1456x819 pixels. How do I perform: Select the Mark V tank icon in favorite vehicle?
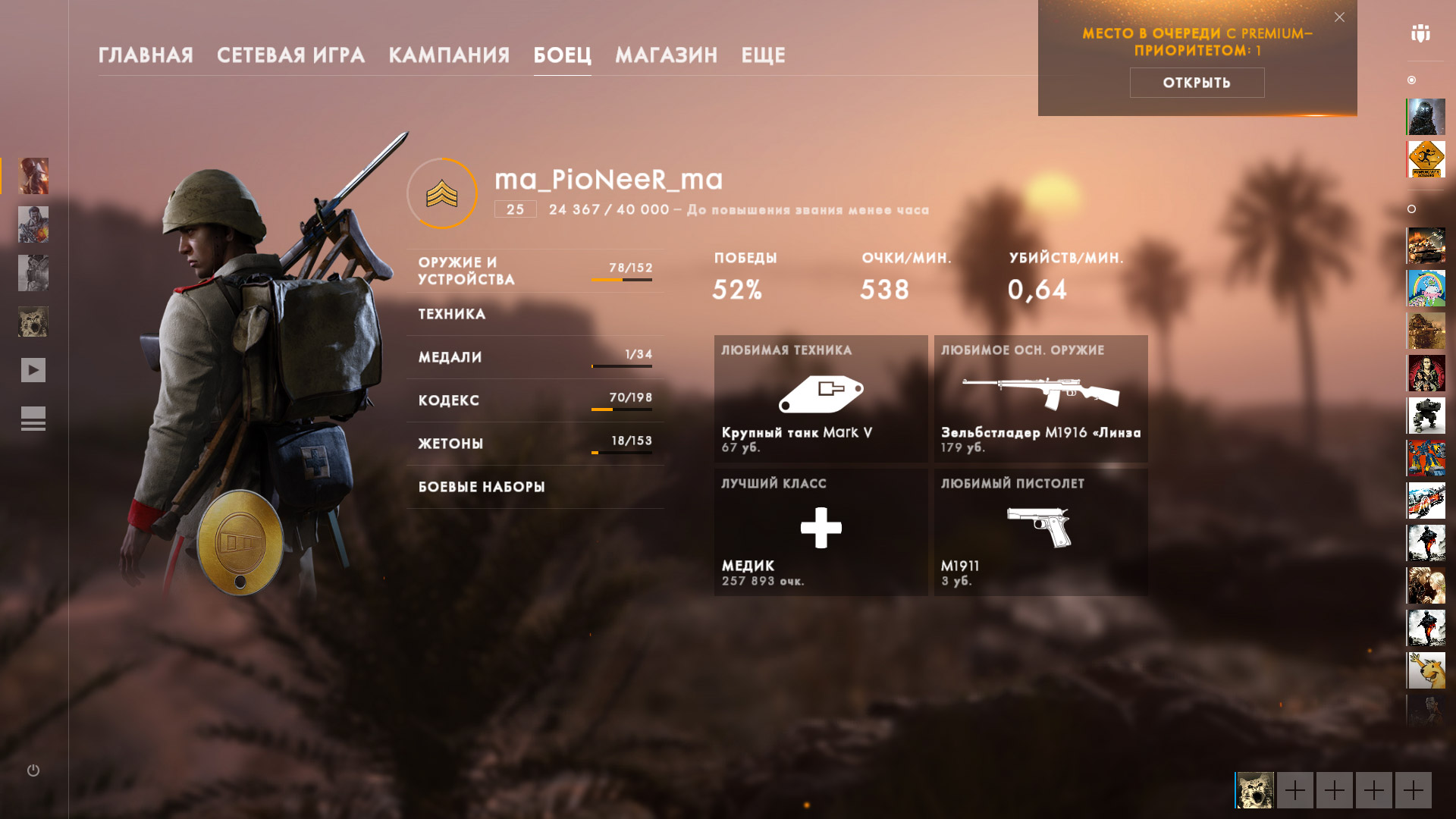pyautogui.click(x=823, y=393)
